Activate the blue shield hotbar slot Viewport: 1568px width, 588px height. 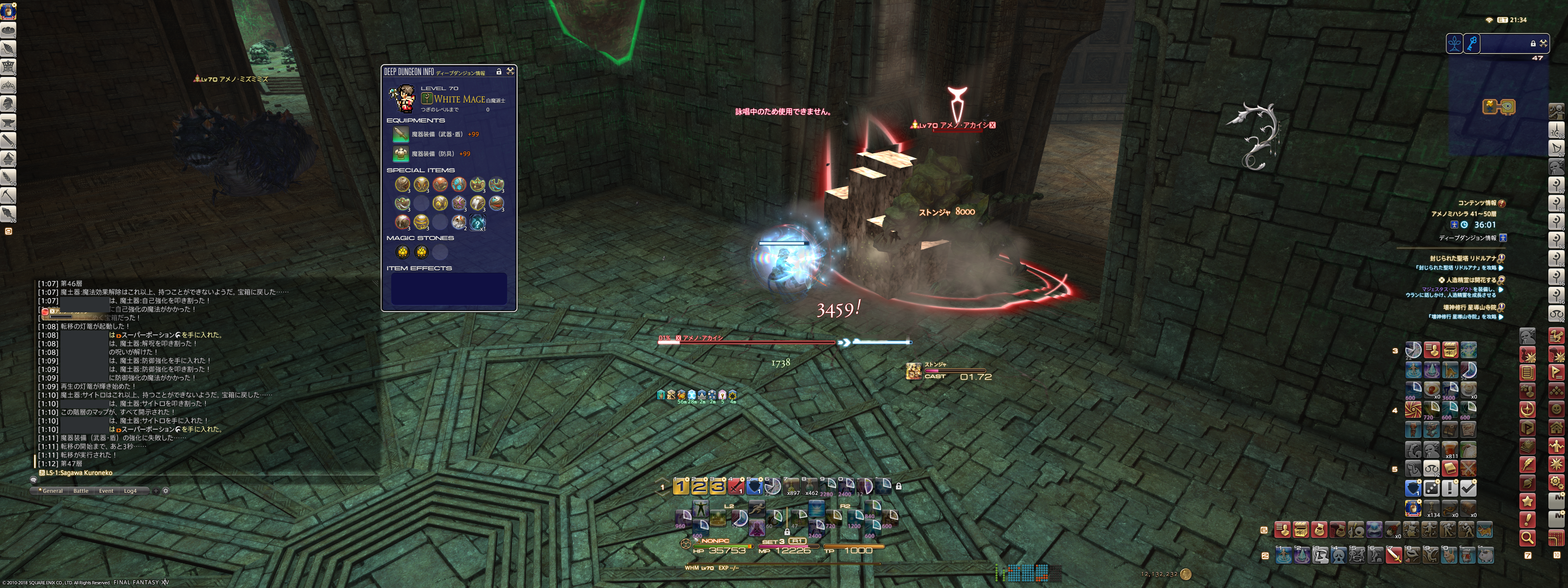pos(754,486)
